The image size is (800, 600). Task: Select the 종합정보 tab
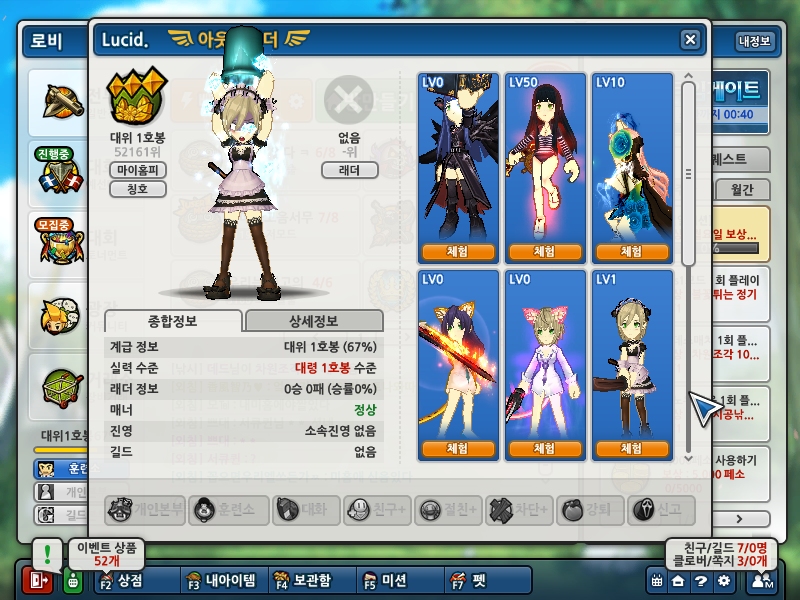[172, 321]
